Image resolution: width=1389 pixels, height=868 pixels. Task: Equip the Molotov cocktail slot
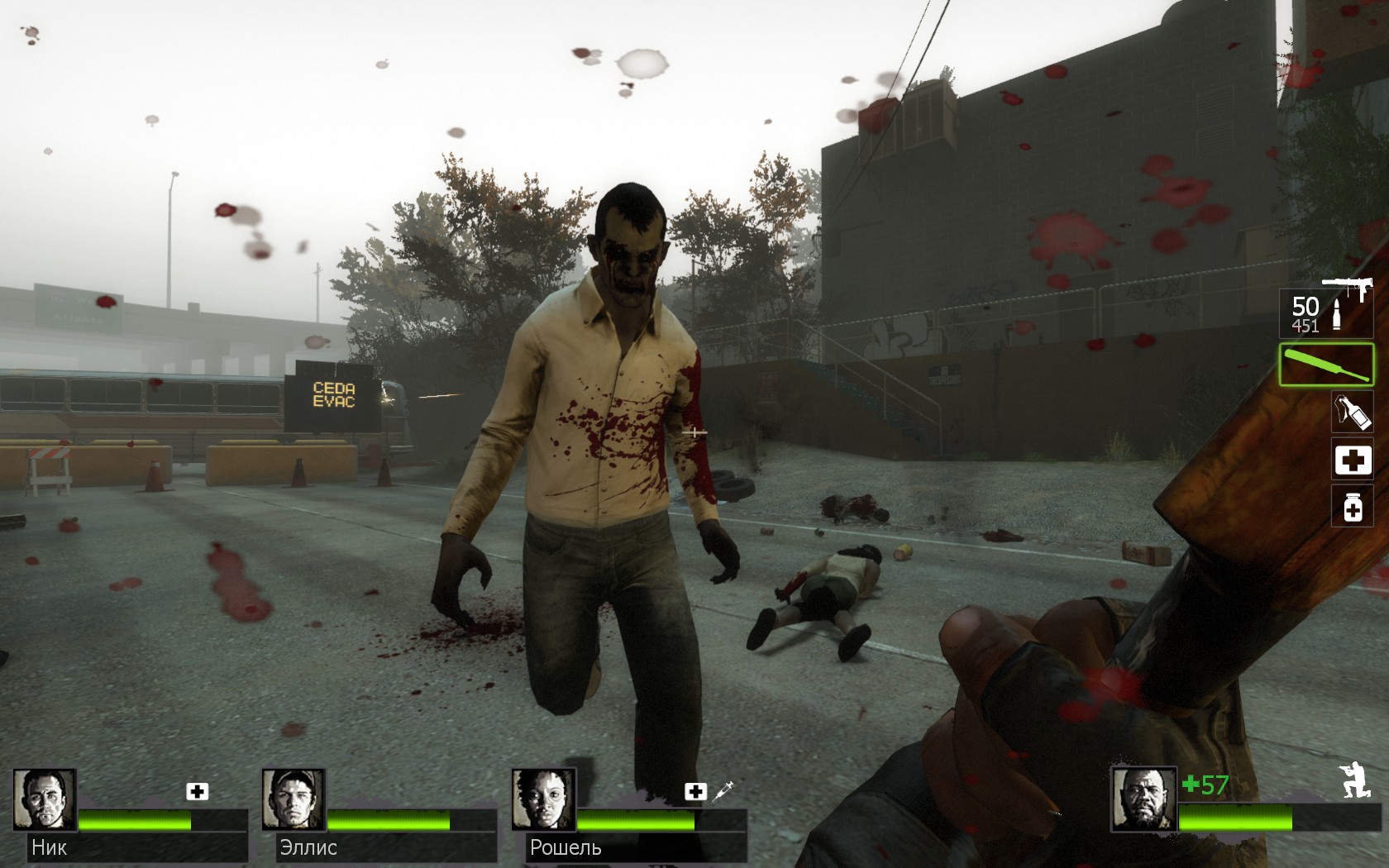click(x=1352, y=412)
